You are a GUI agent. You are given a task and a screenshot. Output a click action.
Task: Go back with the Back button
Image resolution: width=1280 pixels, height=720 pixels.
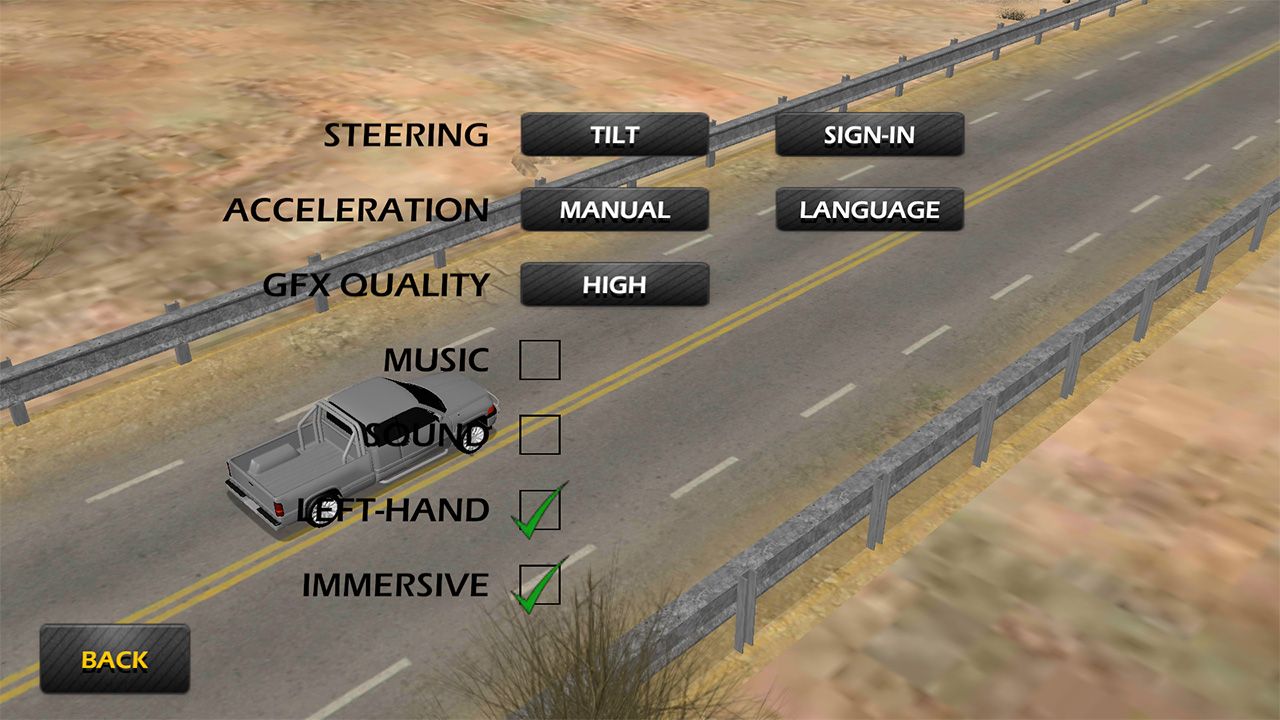point(114,660)
